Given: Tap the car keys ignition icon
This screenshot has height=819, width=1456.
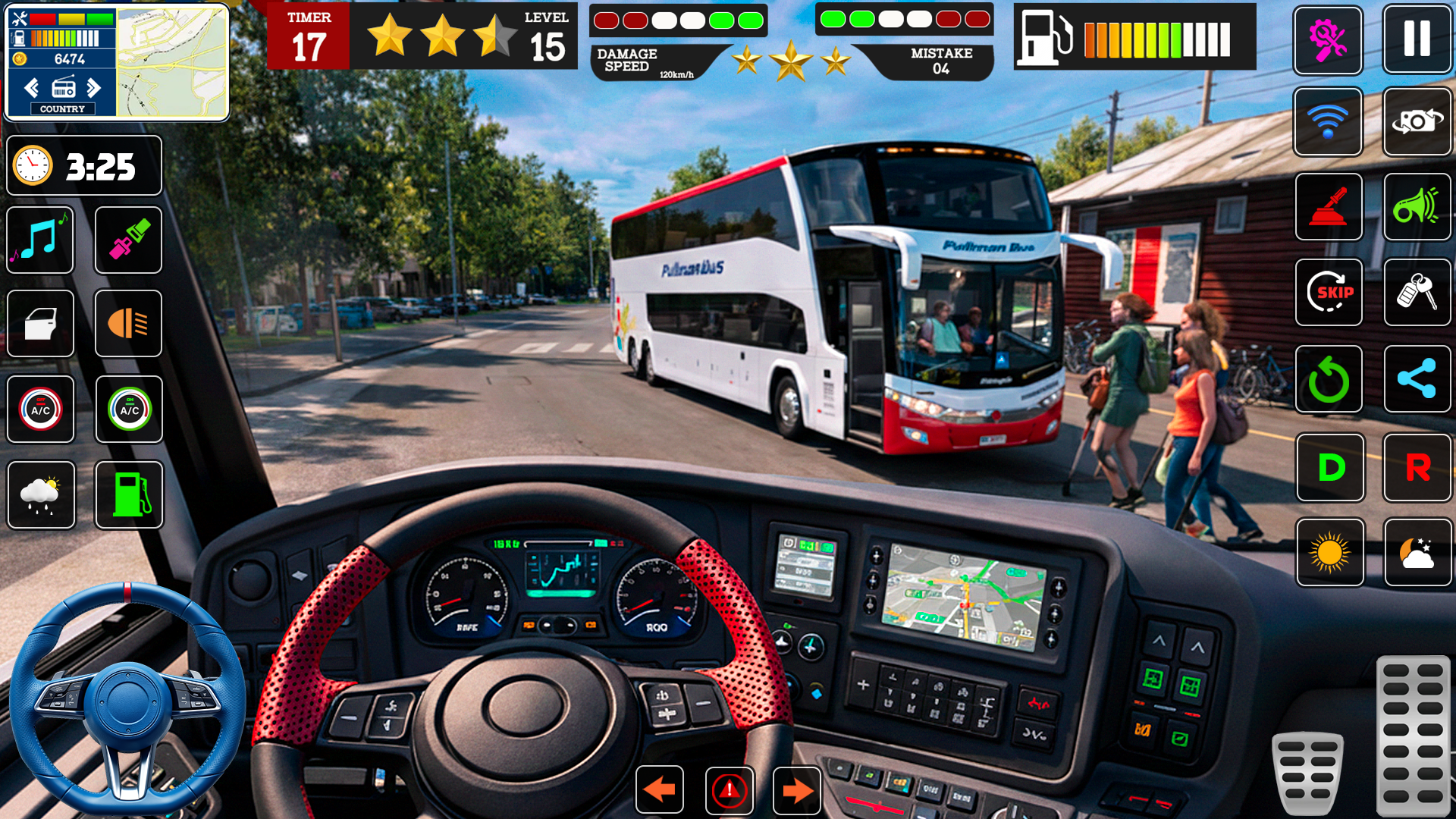Looking at the screenshot, I should (x=1417, y=292).
